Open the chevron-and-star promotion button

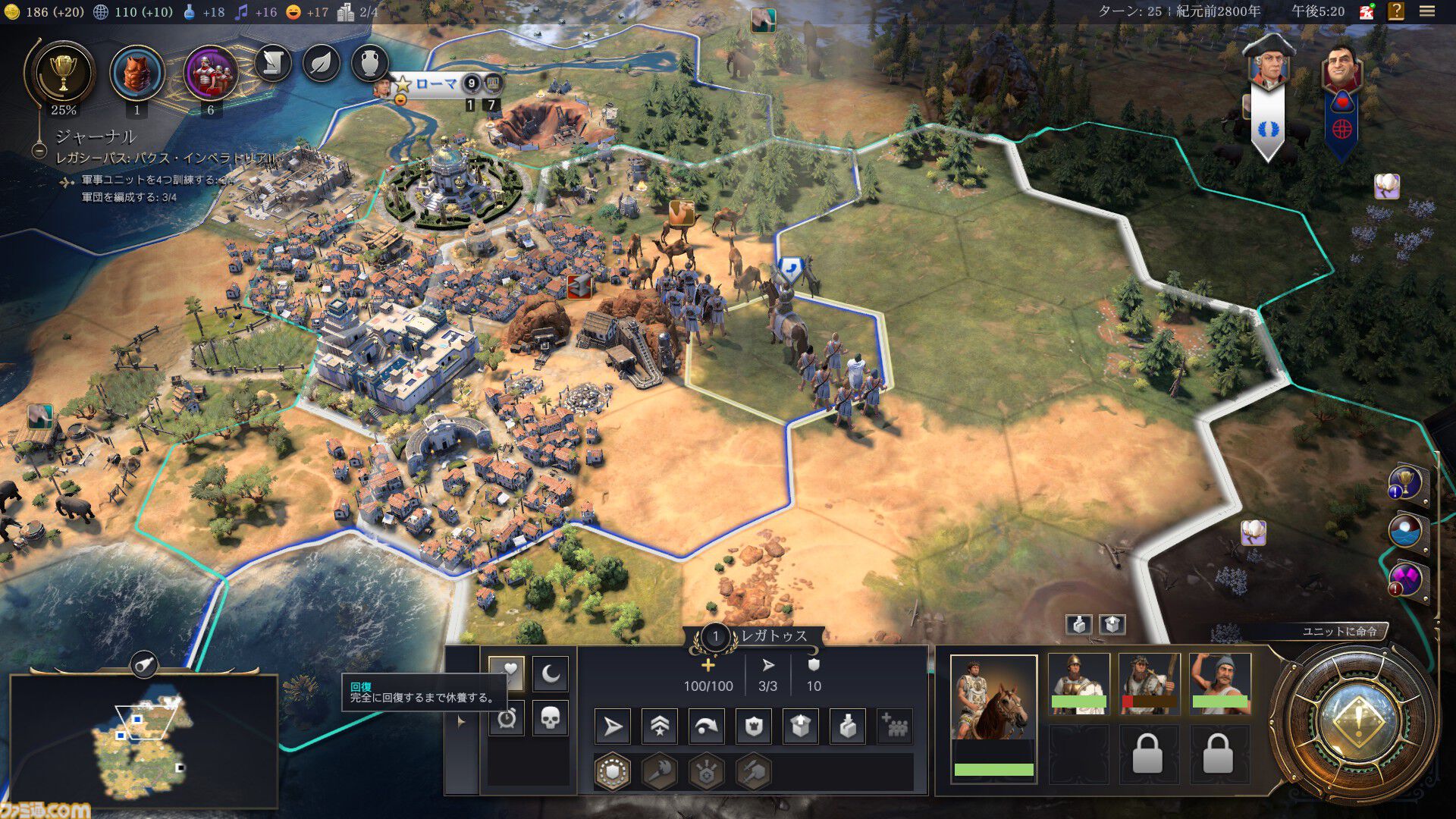coord(660,727)
